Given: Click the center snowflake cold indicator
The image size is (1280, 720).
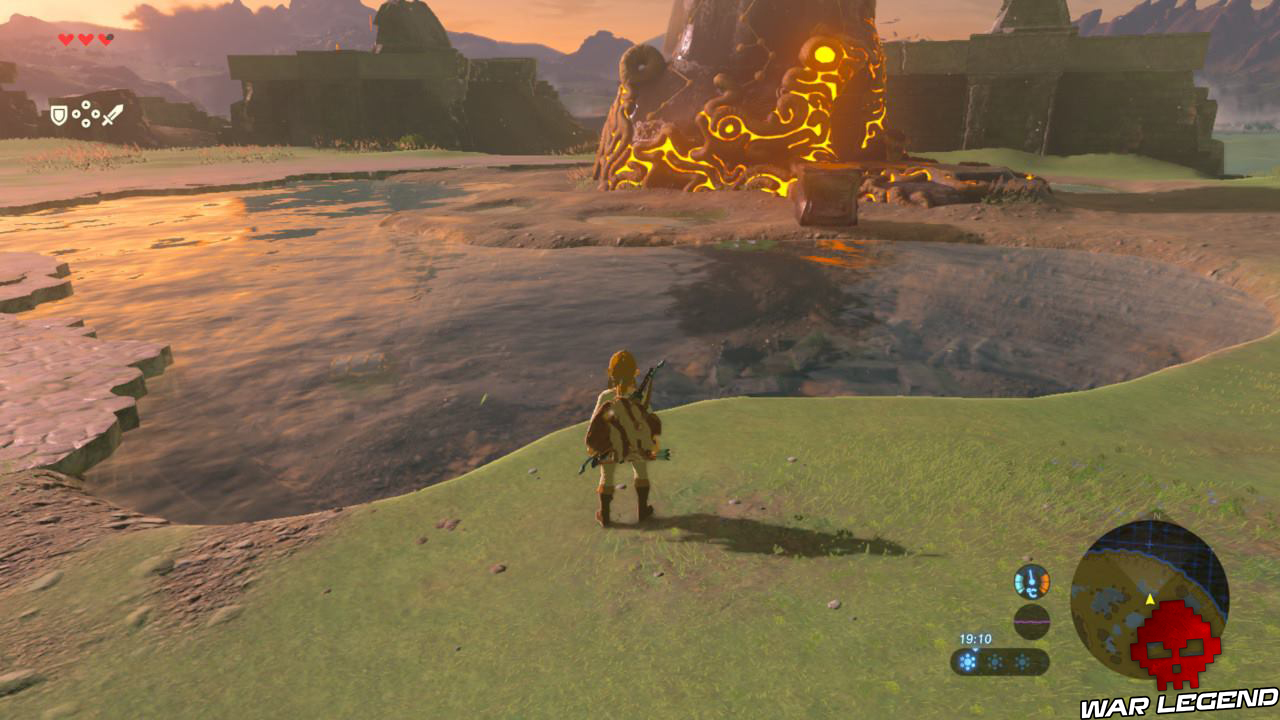Looking at the screenshot, I should tap(994, 662).
